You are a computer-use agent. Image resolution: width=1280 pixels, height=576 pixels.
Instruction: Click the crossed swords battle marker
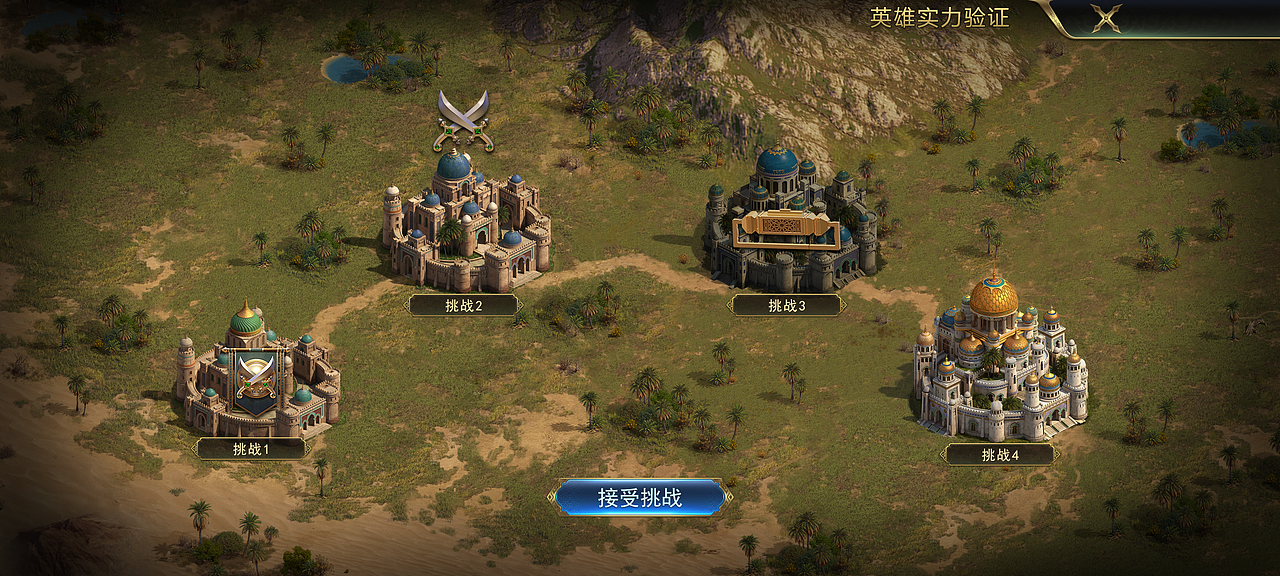[x=465, y=119]
